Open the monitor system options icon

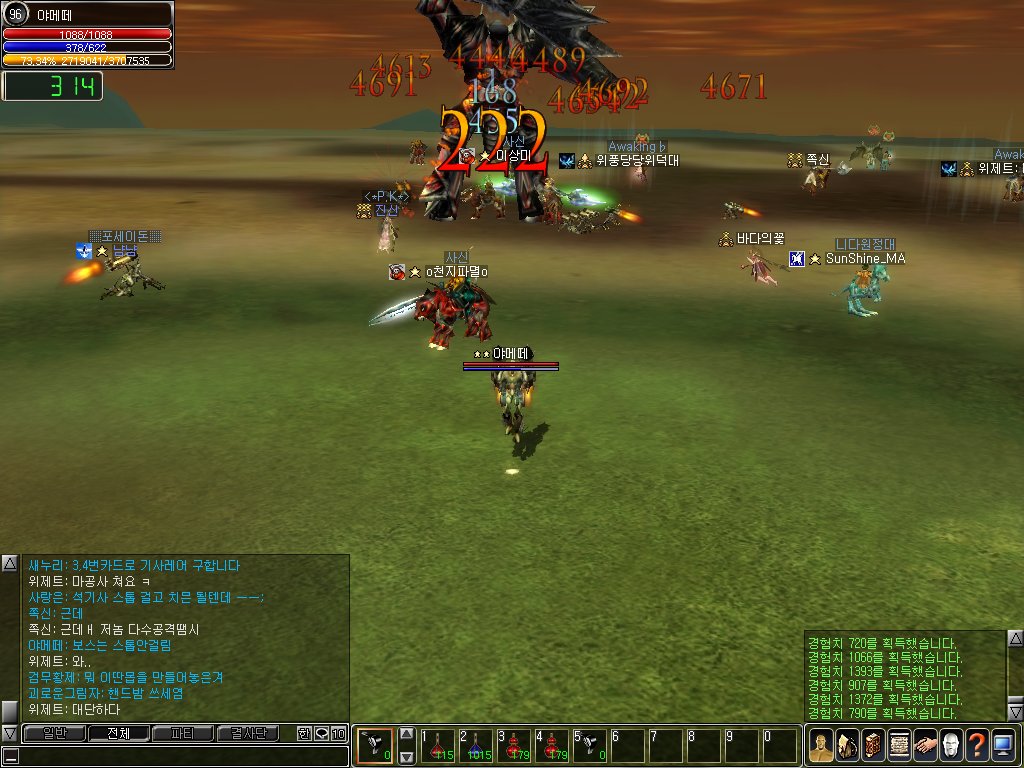point(1003,746)
